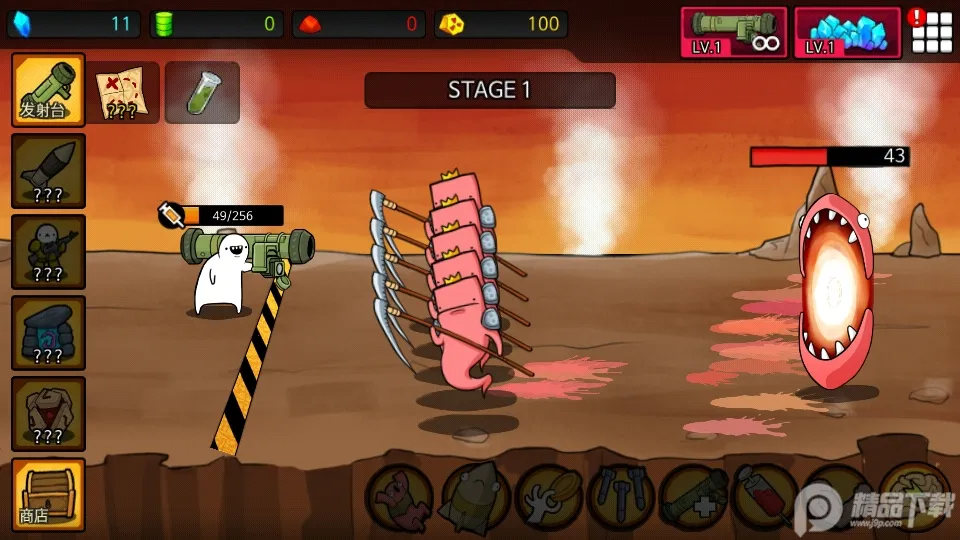Choose the locked stone bunker slot

(47, 332)
